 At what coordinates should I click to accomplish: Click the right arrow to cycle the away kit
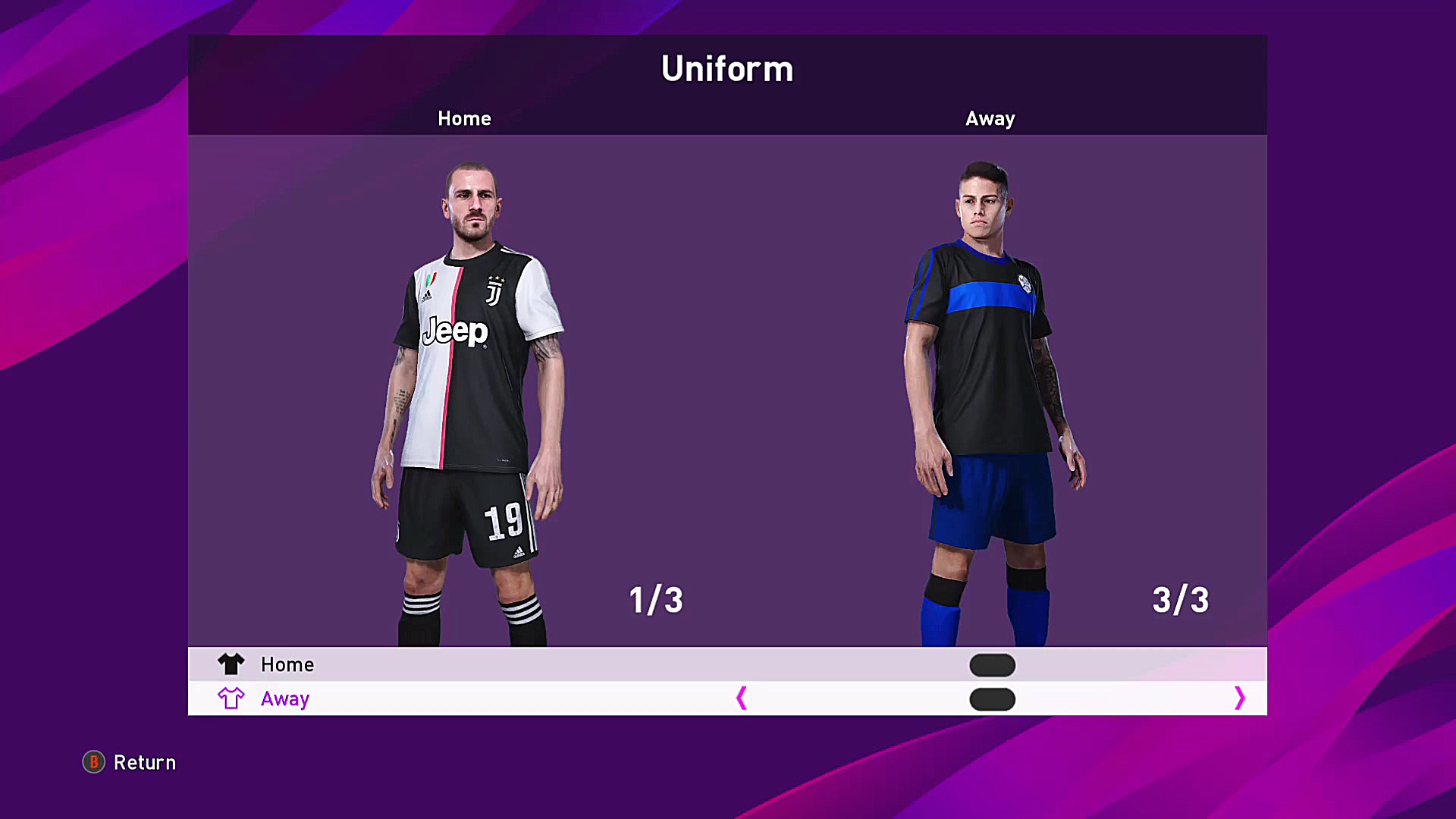tap(1239, 698)
